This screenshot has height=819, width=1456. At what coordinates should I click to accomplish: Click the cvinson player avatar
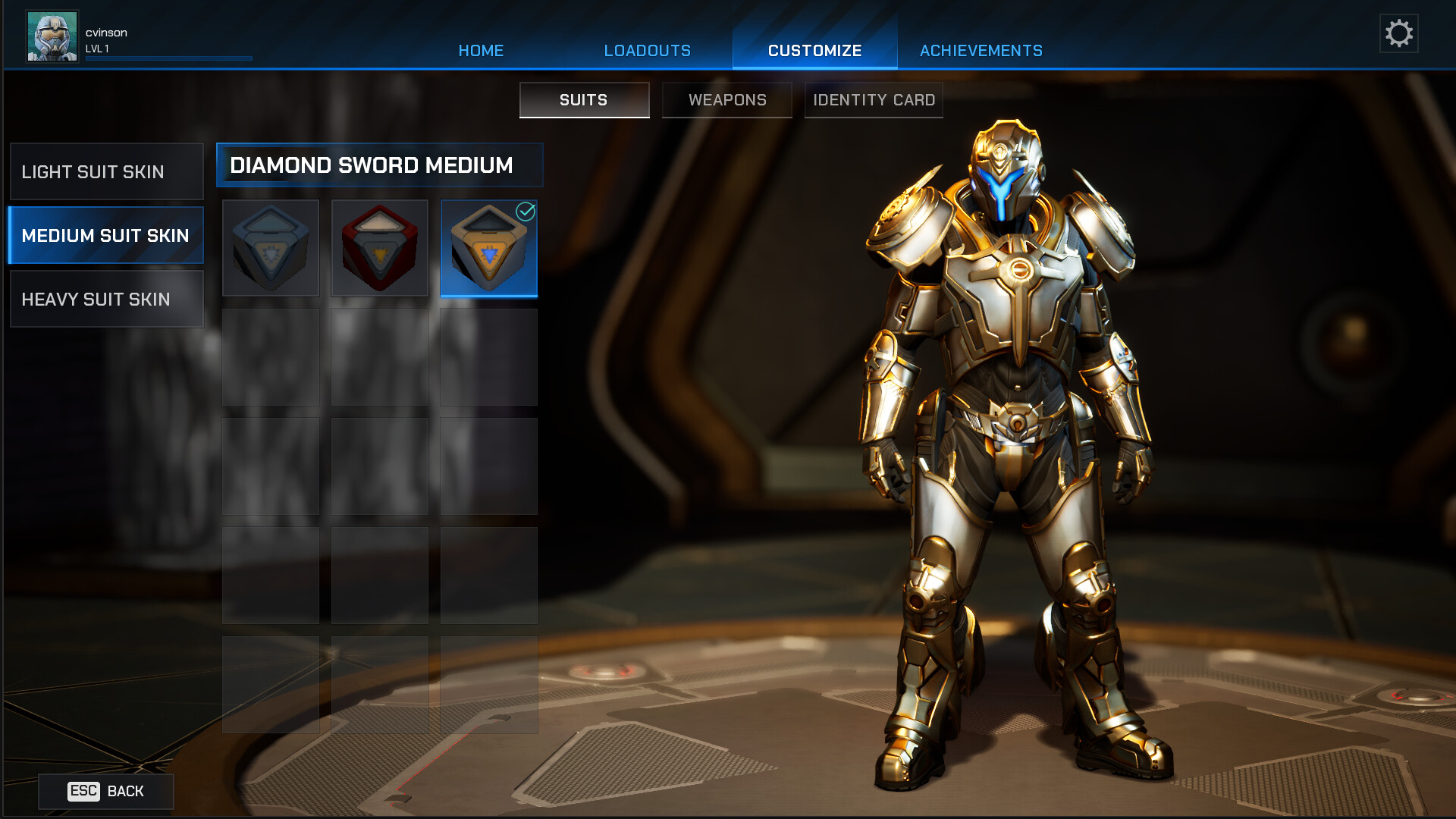52,36
